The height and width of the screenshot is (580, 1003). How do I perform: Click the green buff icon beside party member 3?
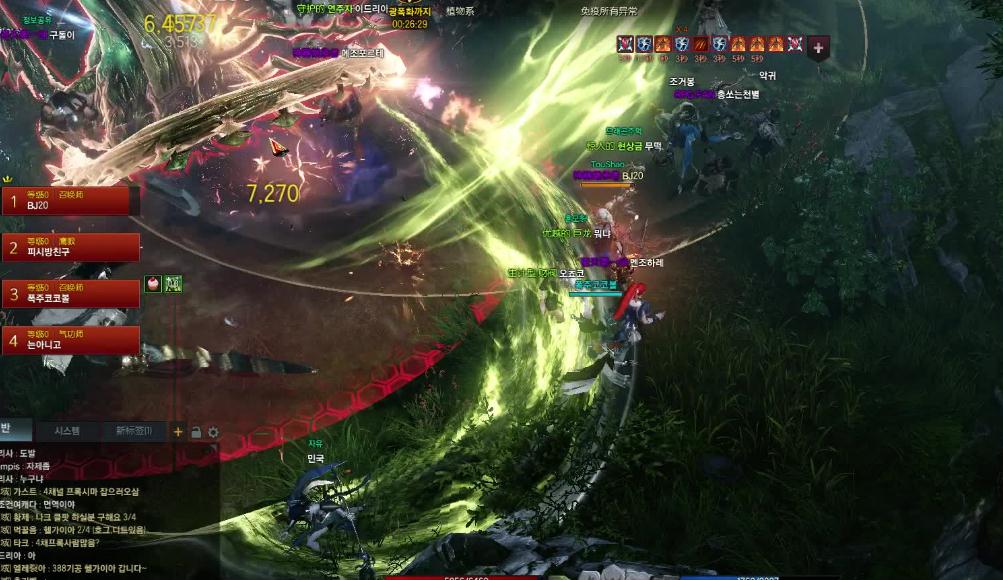[172, 284]
